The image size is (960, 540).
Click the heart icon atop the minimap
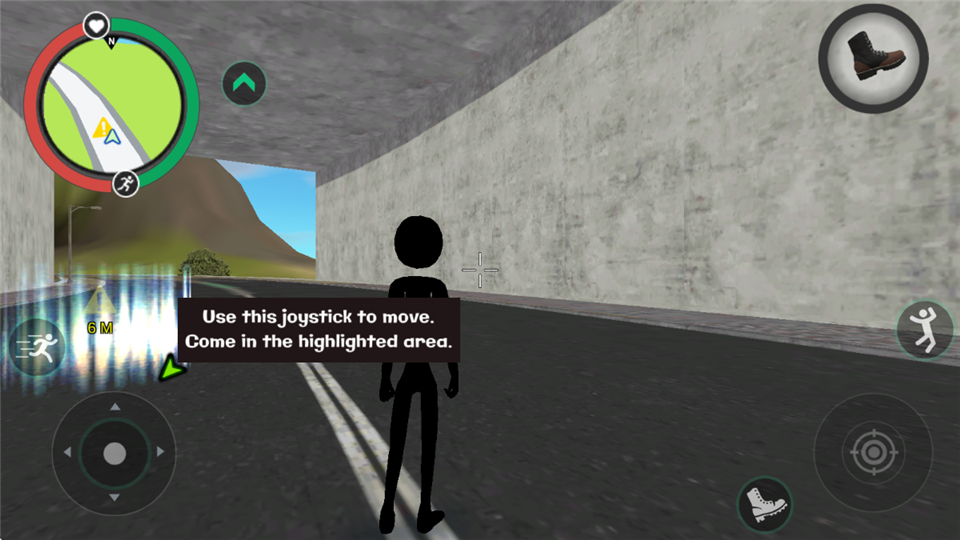tap(95, 25)
